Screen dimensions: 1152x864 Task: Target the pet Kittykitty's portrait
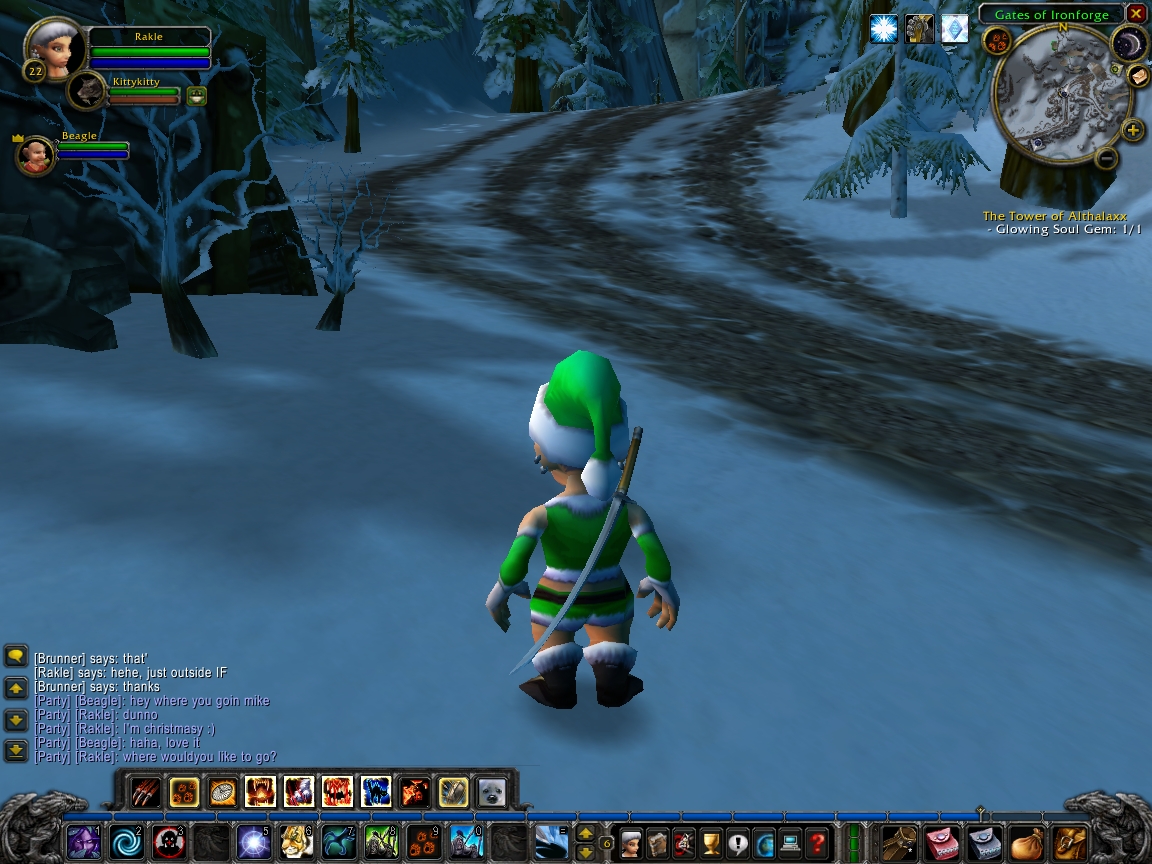tap(89, 91)
